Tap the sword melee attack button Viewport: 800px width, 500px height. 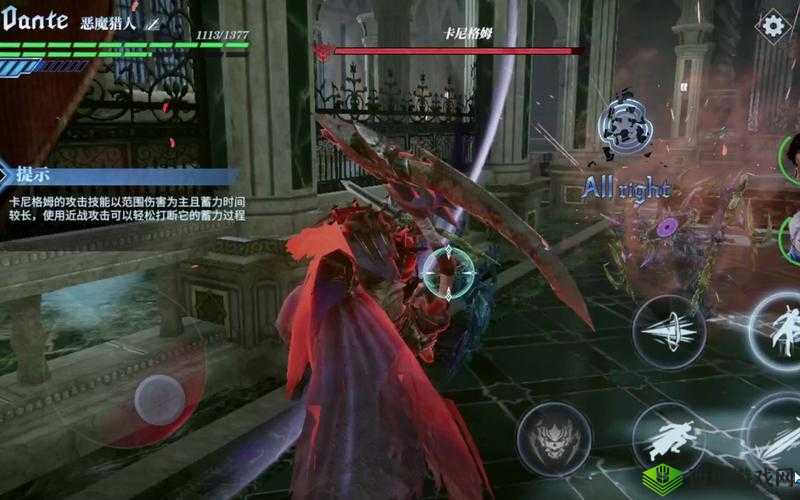pyautogui.click(x=780, y=435)
